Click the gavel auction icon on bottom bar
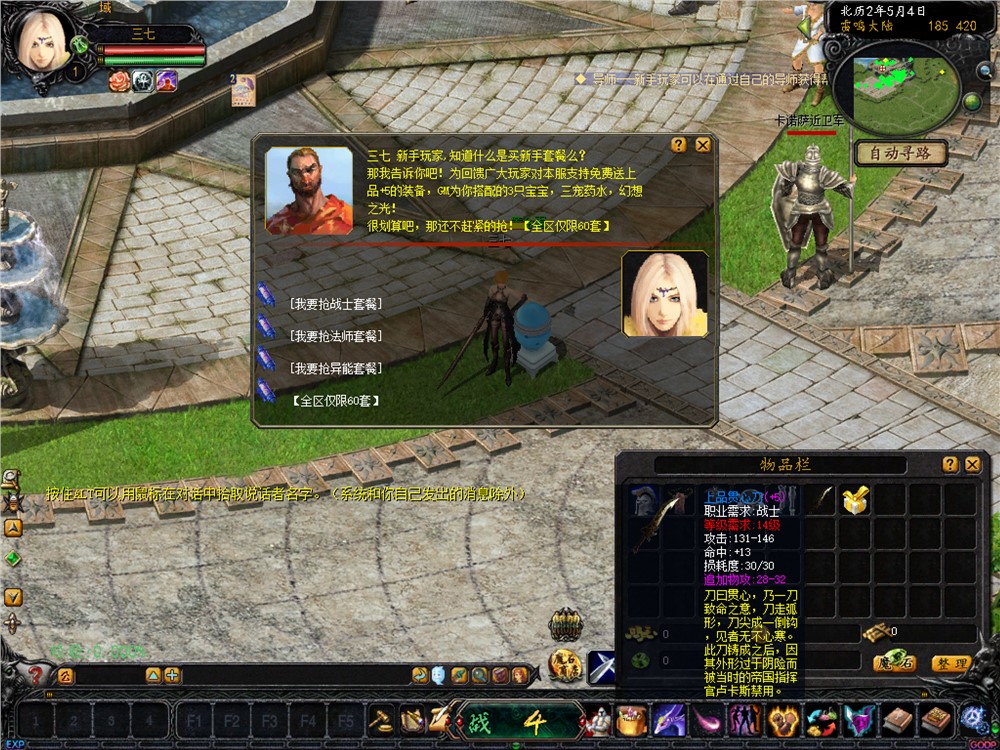 point(381,719)
